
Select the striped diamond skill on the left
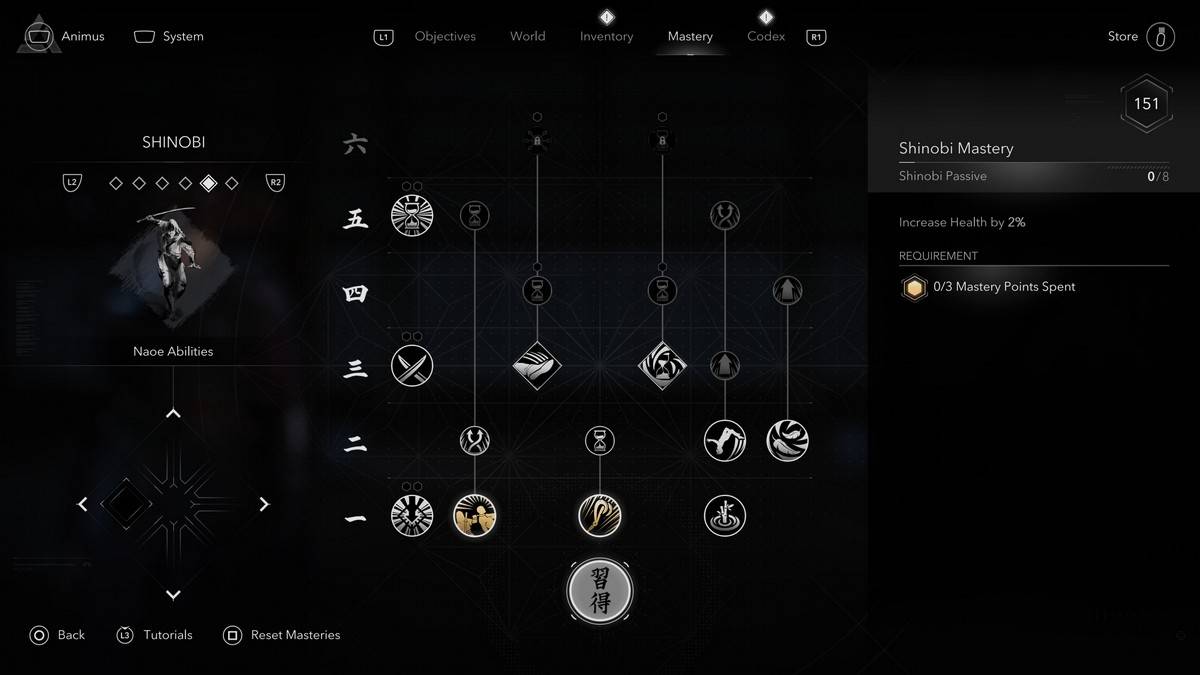(537, 366)
